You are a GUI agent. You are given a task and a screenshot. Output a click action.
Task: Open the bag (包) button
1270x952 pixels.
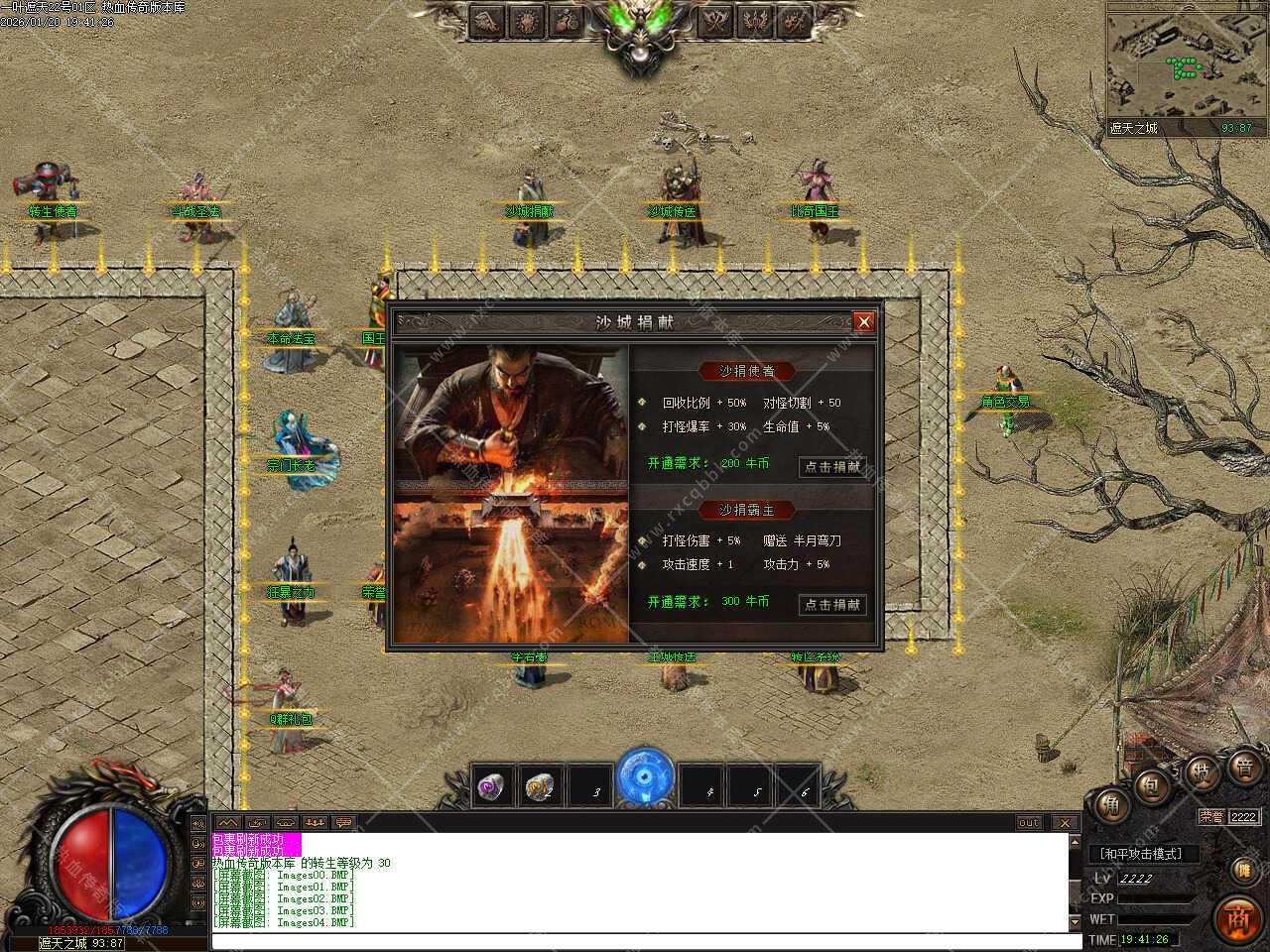[x=1154, y=787]
